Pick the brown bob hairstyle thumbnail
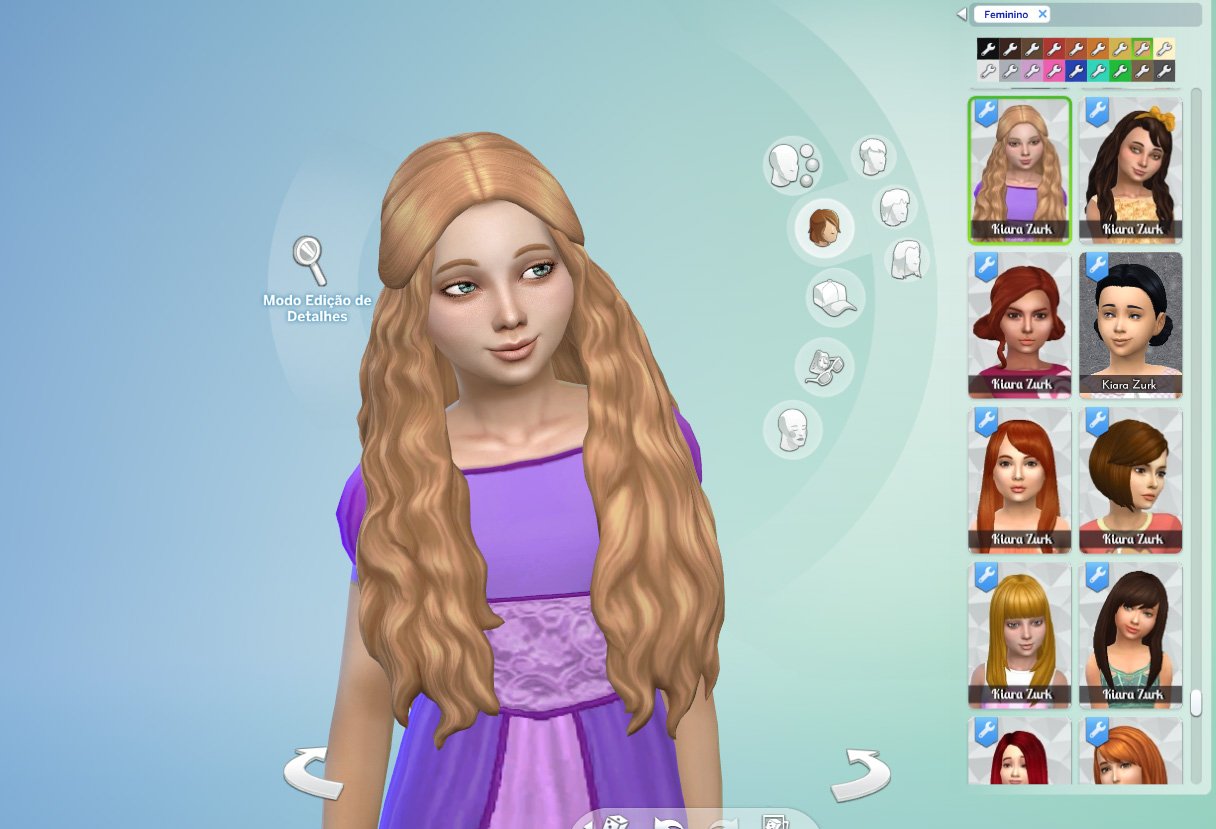The height and width of the screenshot is (829, 1216). tap(1131, 480)
